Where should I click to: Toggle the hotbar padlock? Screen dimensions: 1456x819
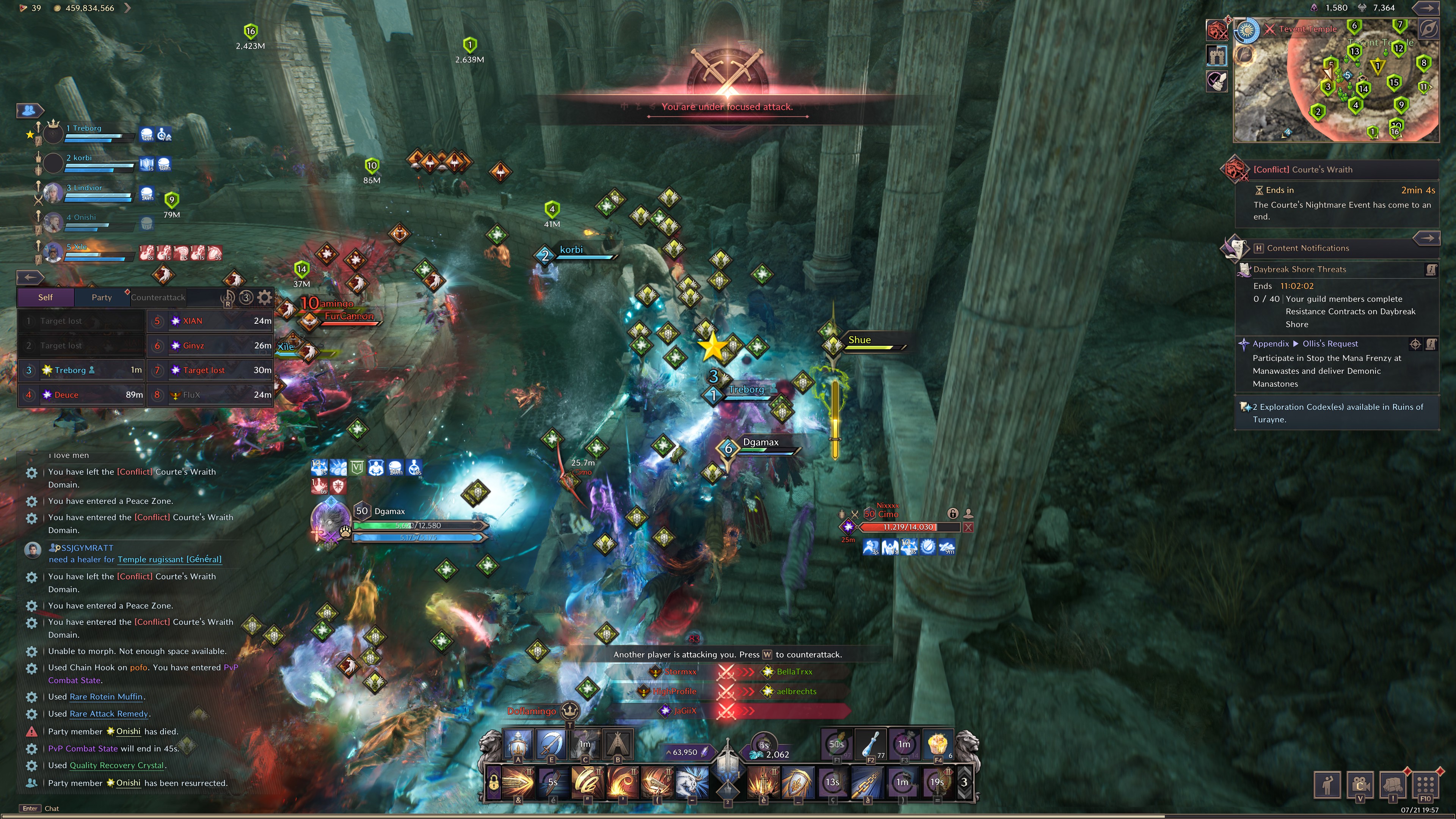[493, 783]
